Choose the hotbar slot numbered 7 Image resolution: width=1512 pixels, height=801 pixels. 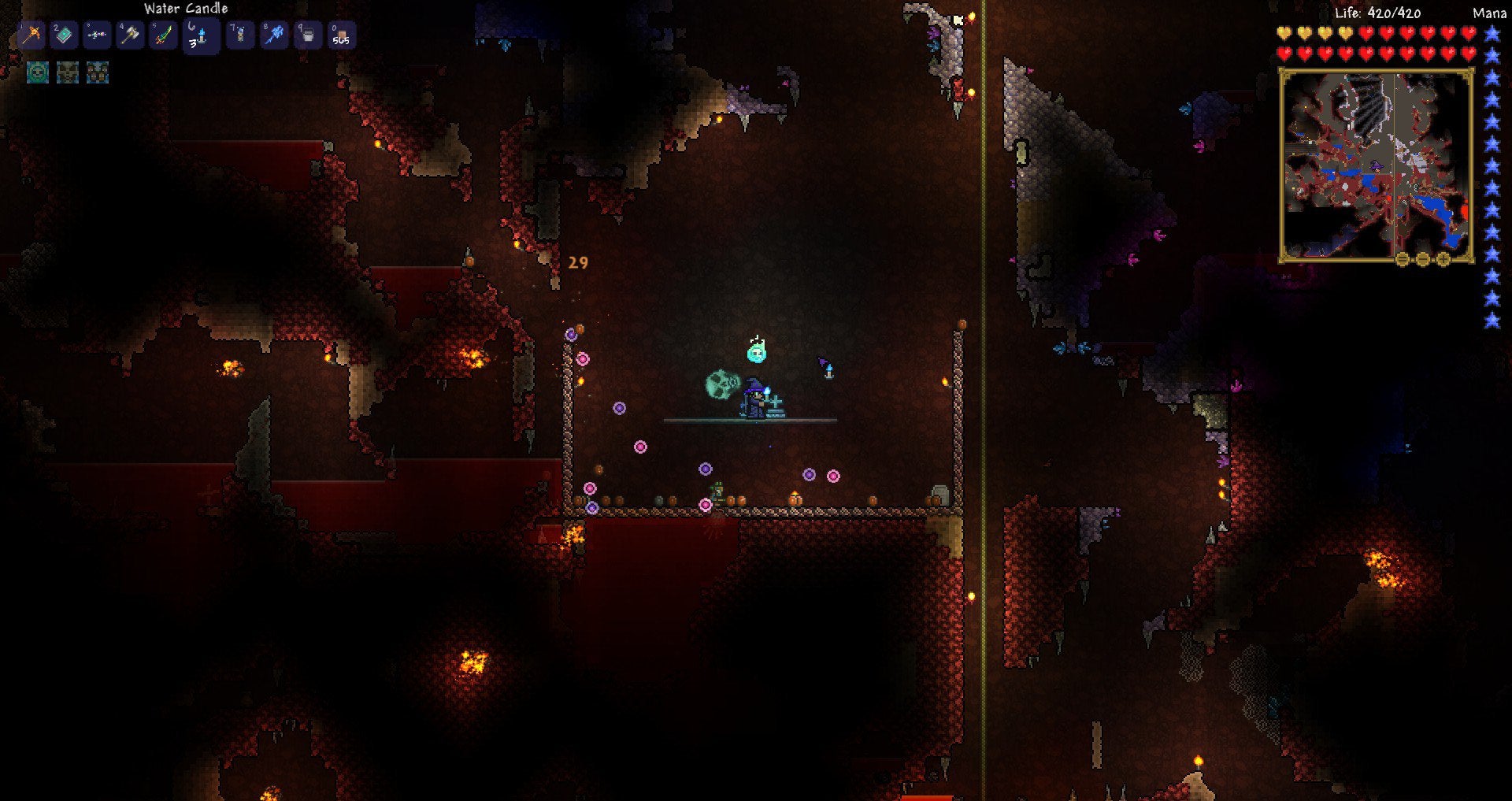point(240,35)
